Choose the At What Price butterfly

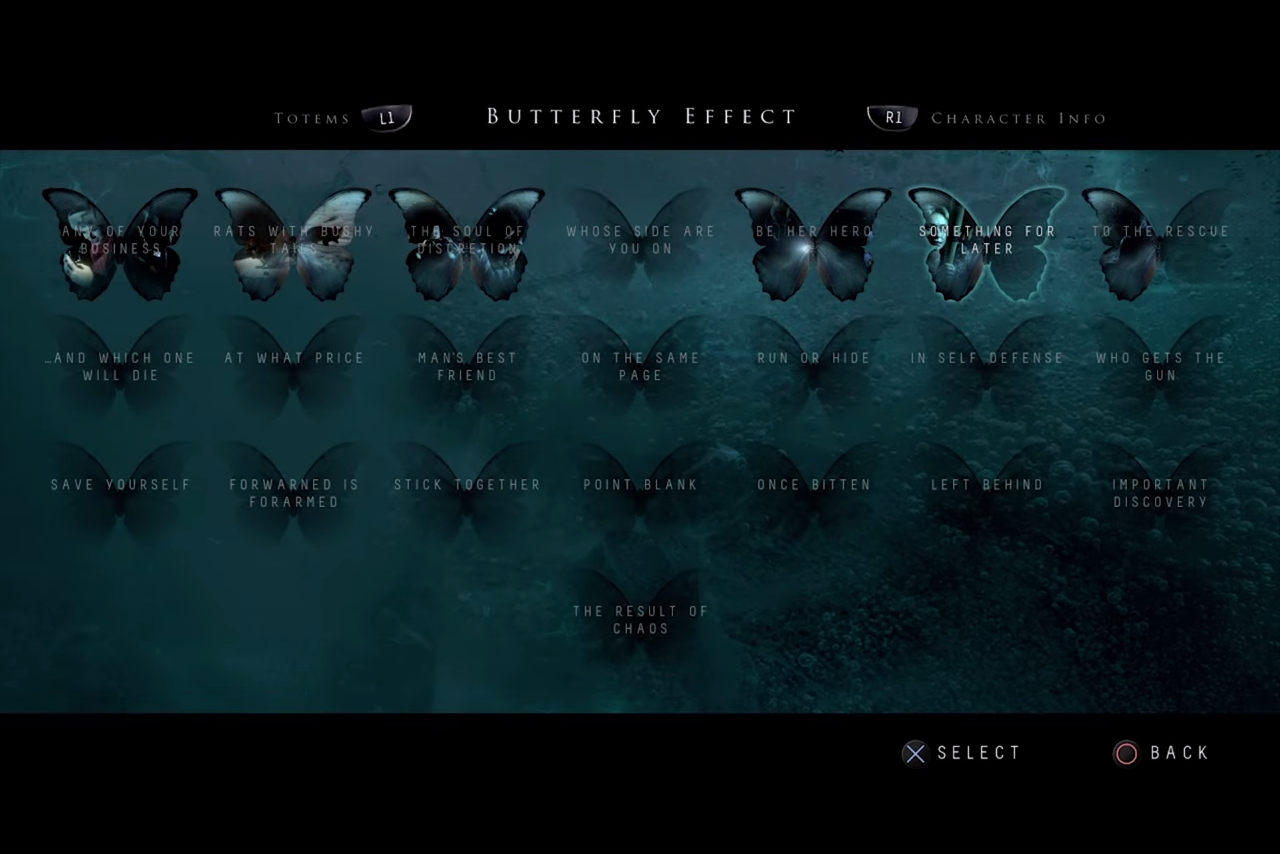point(294,367)
